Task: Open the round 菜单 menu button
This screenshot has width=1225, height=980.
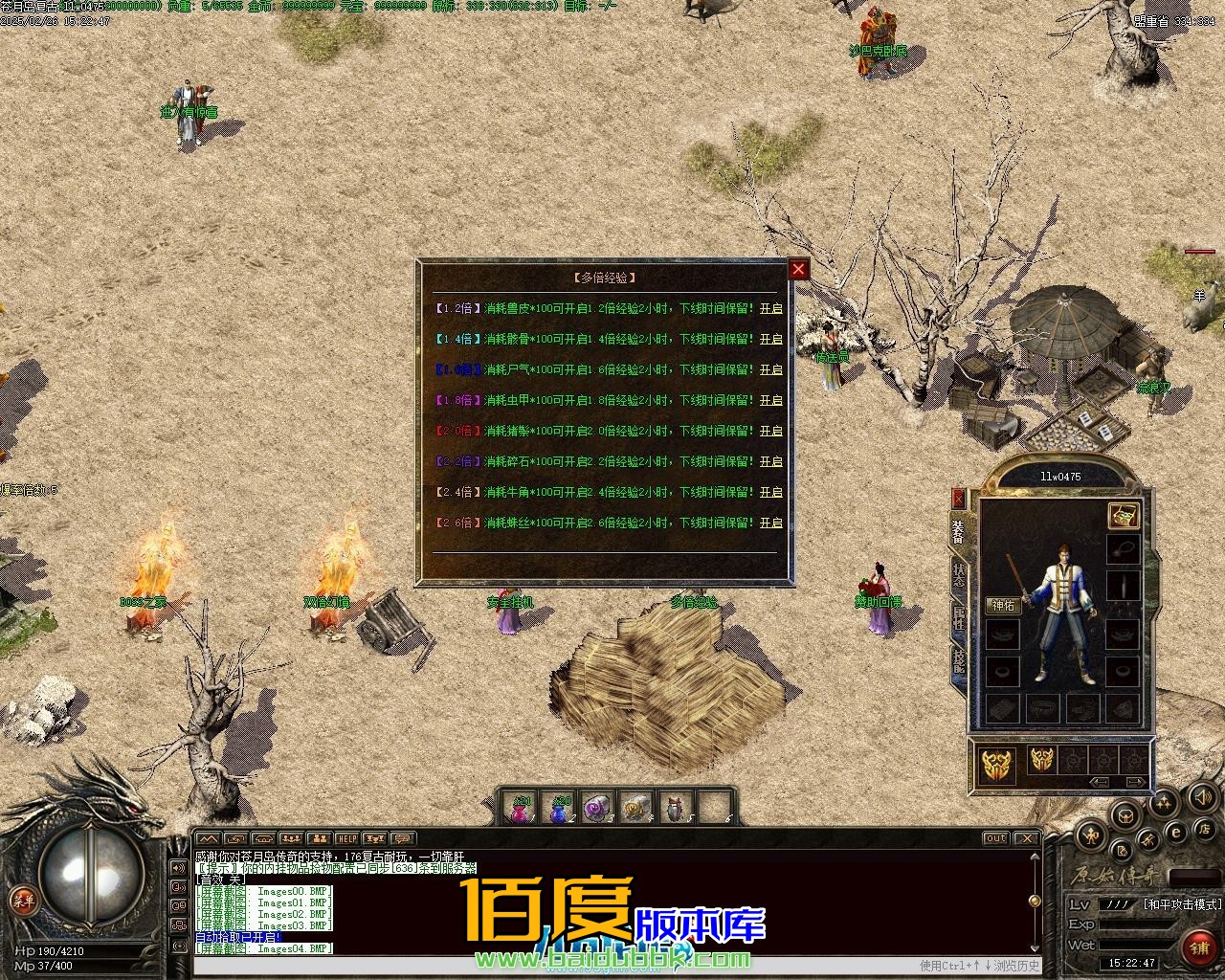Action: tap(20, 900)
